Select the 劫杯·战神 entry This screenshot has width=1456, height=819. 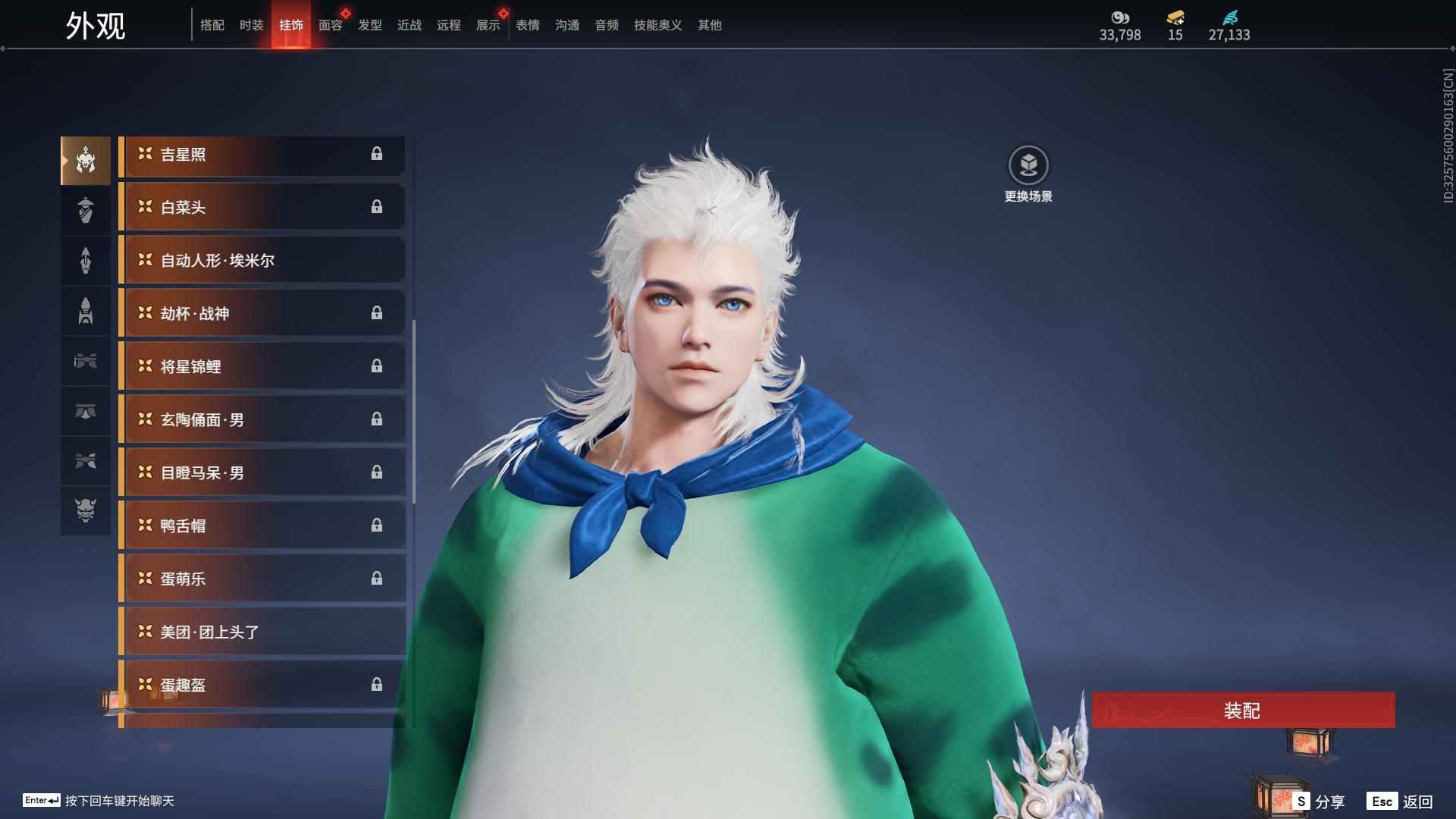[x=262, y=313]
